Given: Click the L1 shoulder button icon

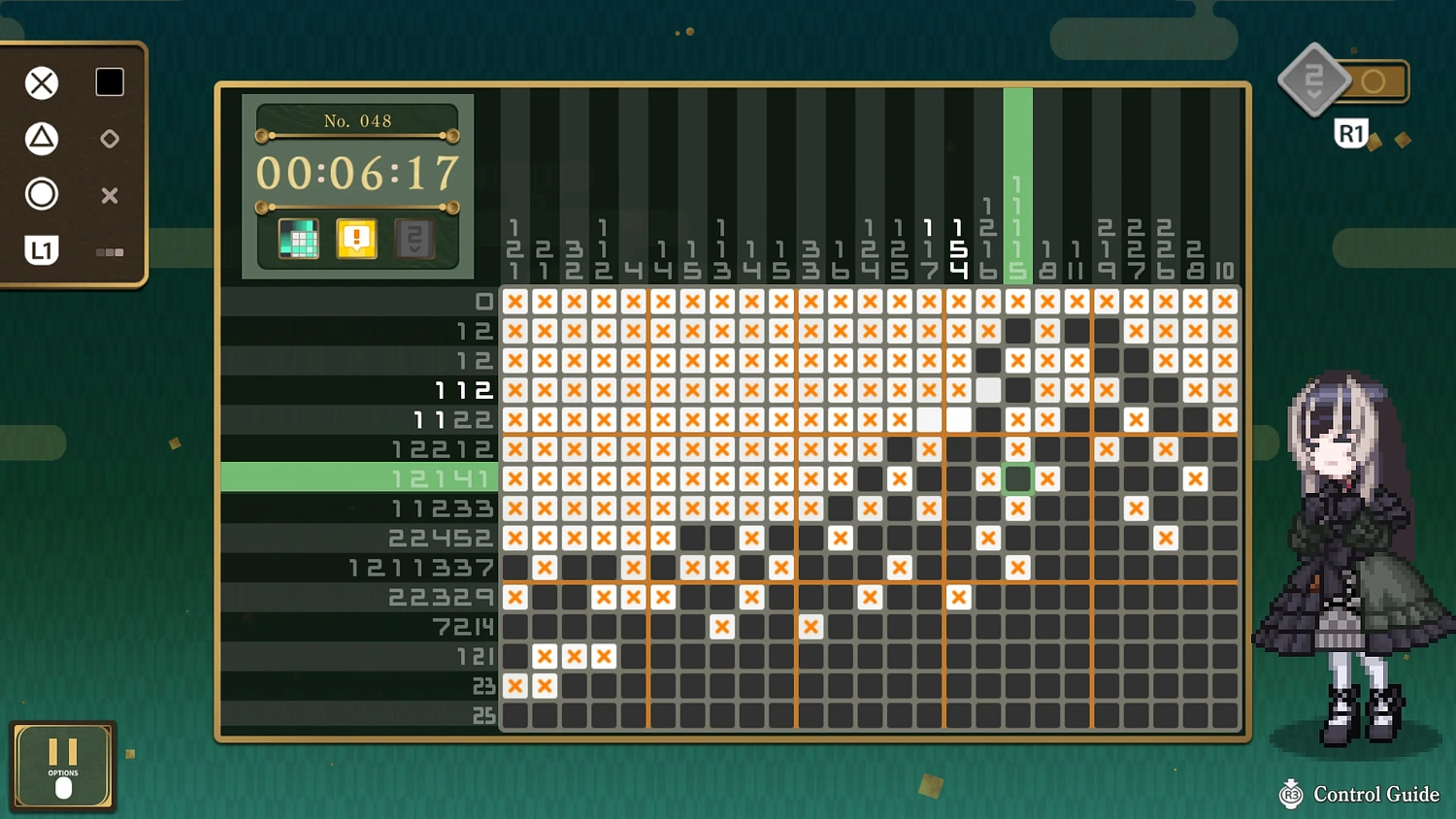Looking at the screenshot, I should tap(42, 250).
